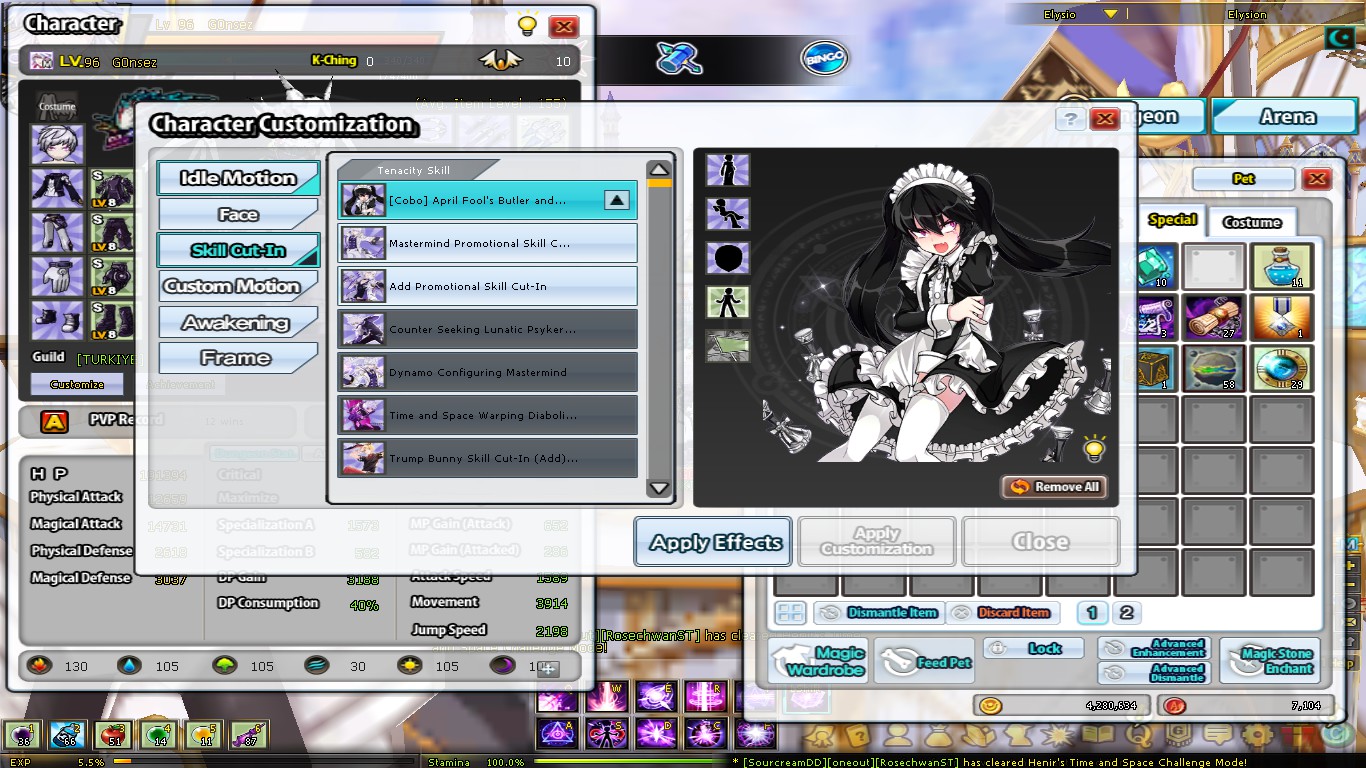This screenshot has height=768, width=1366.
Task: Activate the Awakening skill on S slot
Action: (x=605, y=733)
